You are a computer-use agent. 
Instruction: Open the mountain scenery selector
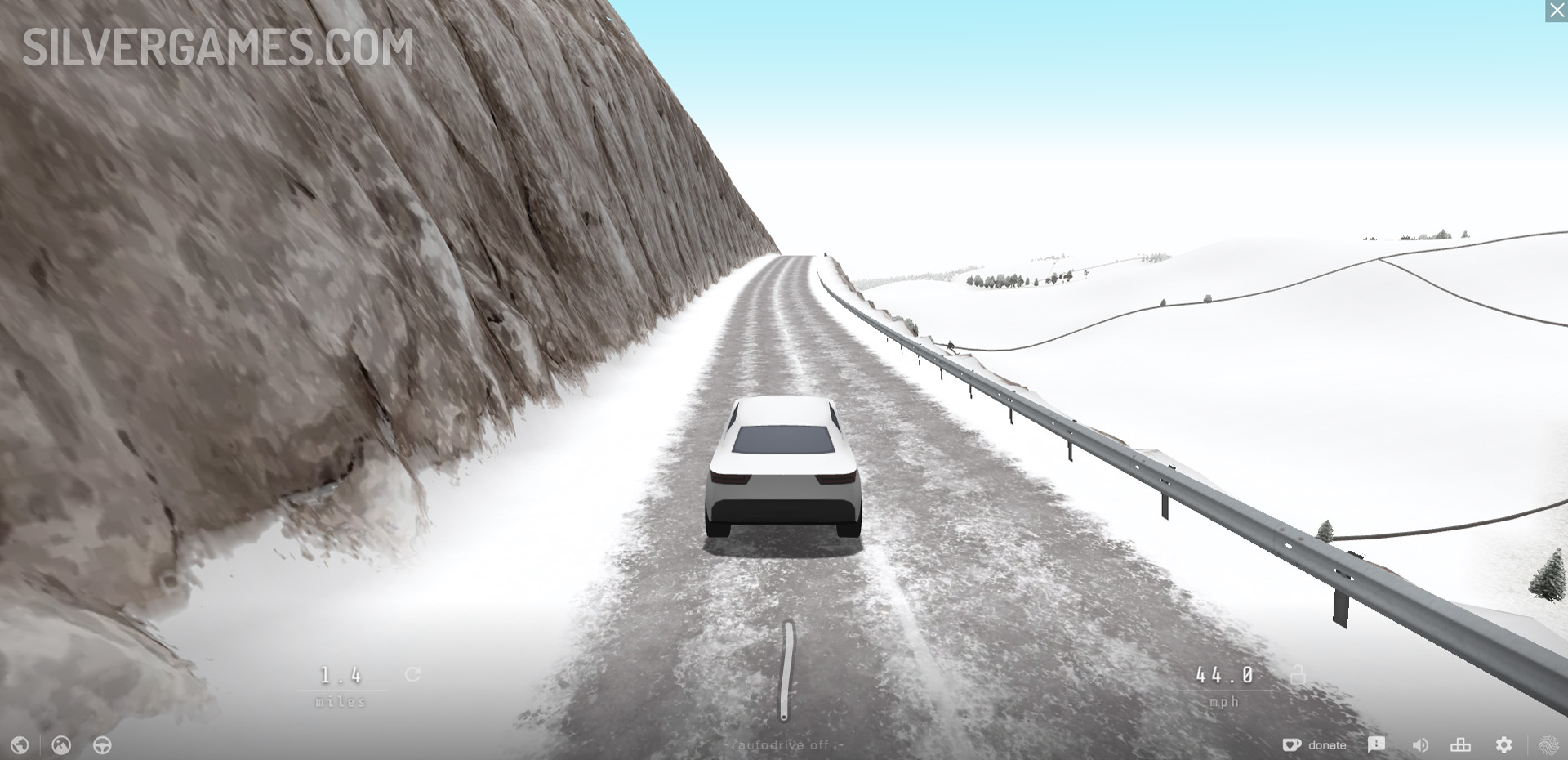click(x=61, y=745)
